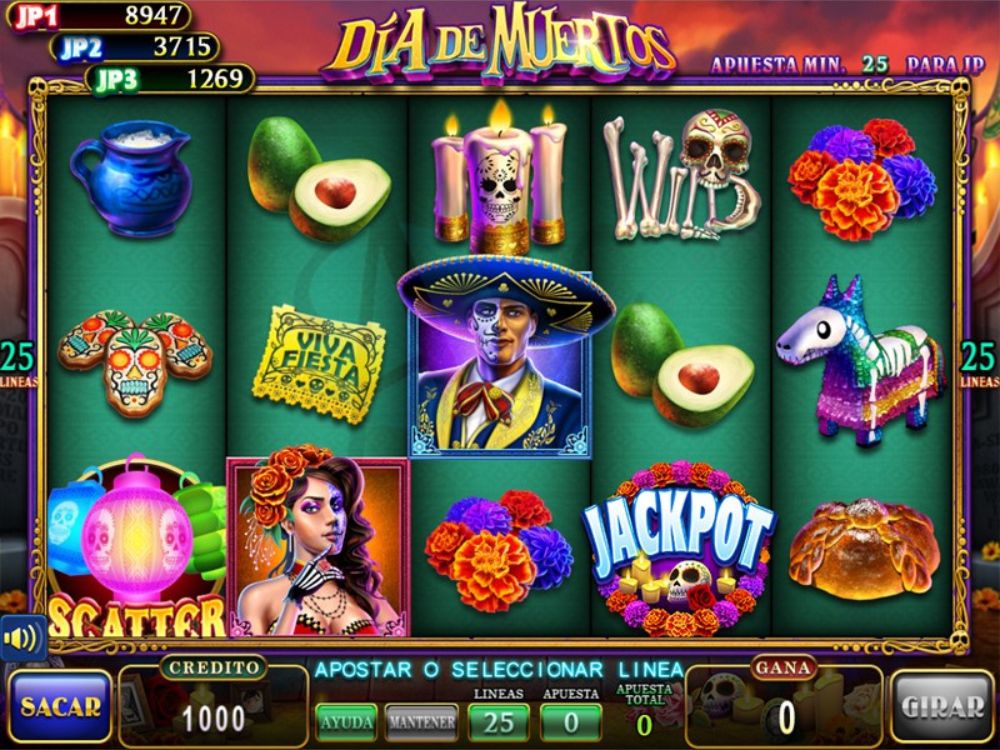
Task: Toggle the sound speaker icon
Action: point(18,637)
